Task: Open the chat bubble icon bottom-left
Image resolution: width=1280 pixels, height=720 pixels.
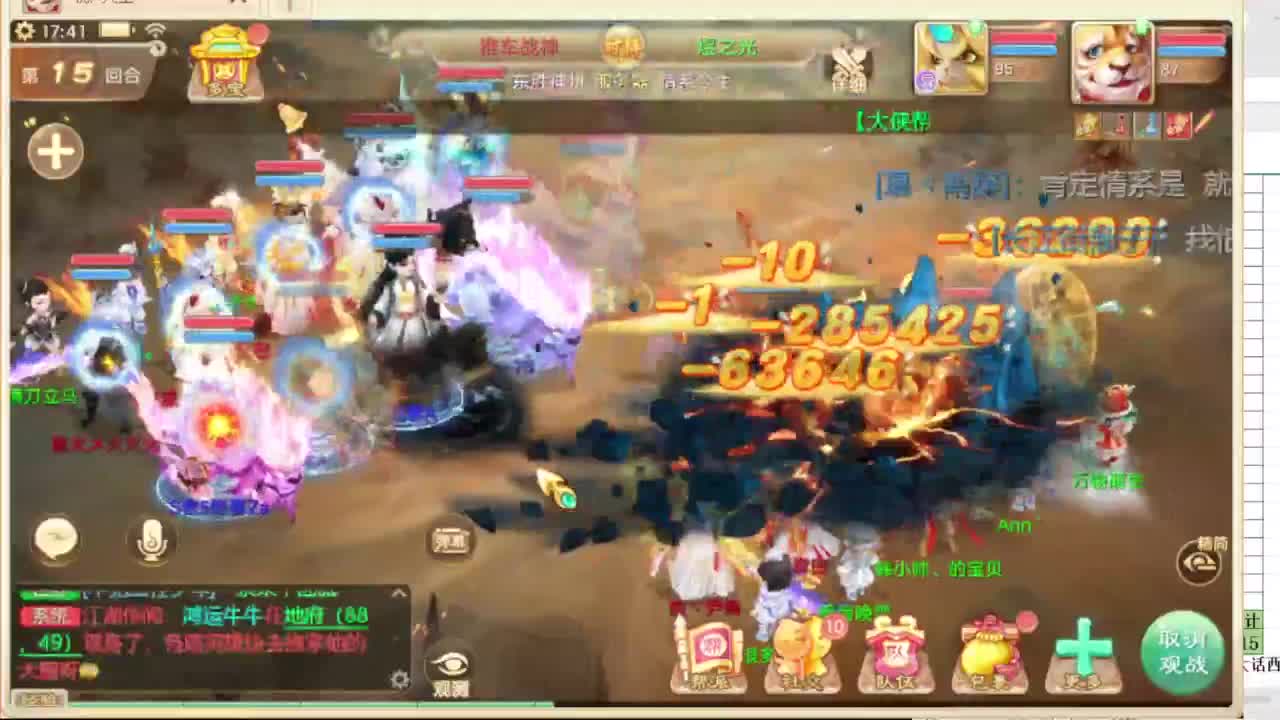Action: (x=55, y=540)
